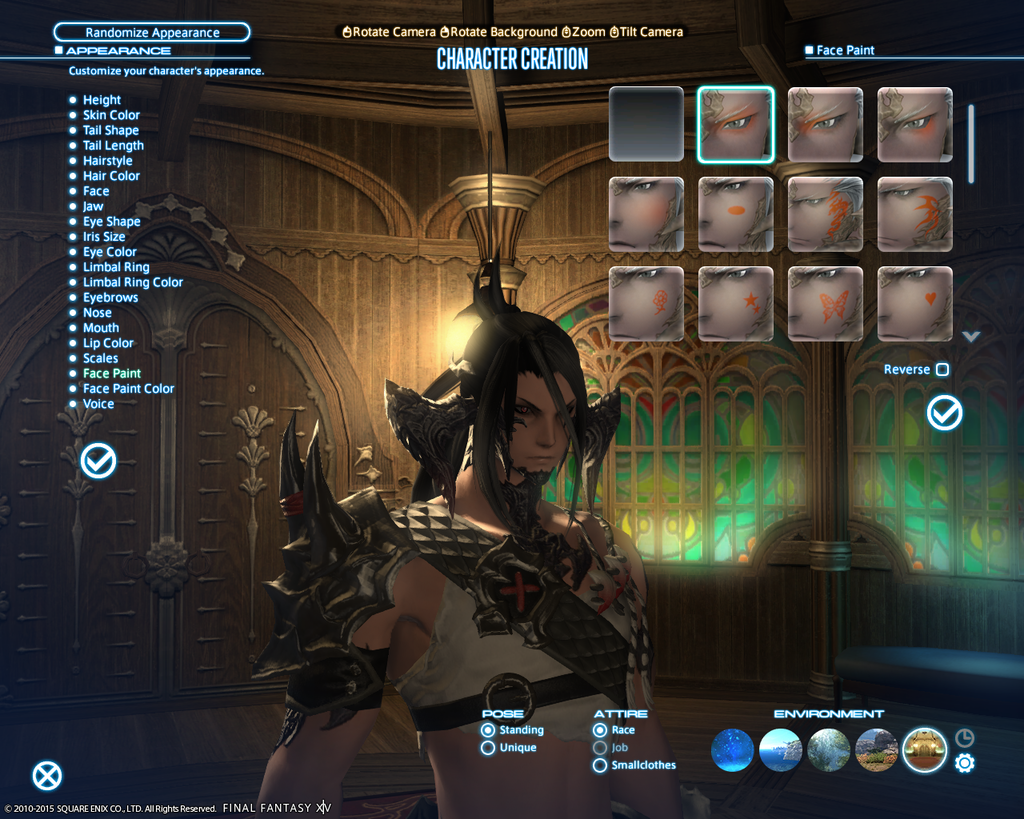This screenshot has width=1024, height=819.
Task: Confirm appearance with the left checkmark button
Action: 98,460
